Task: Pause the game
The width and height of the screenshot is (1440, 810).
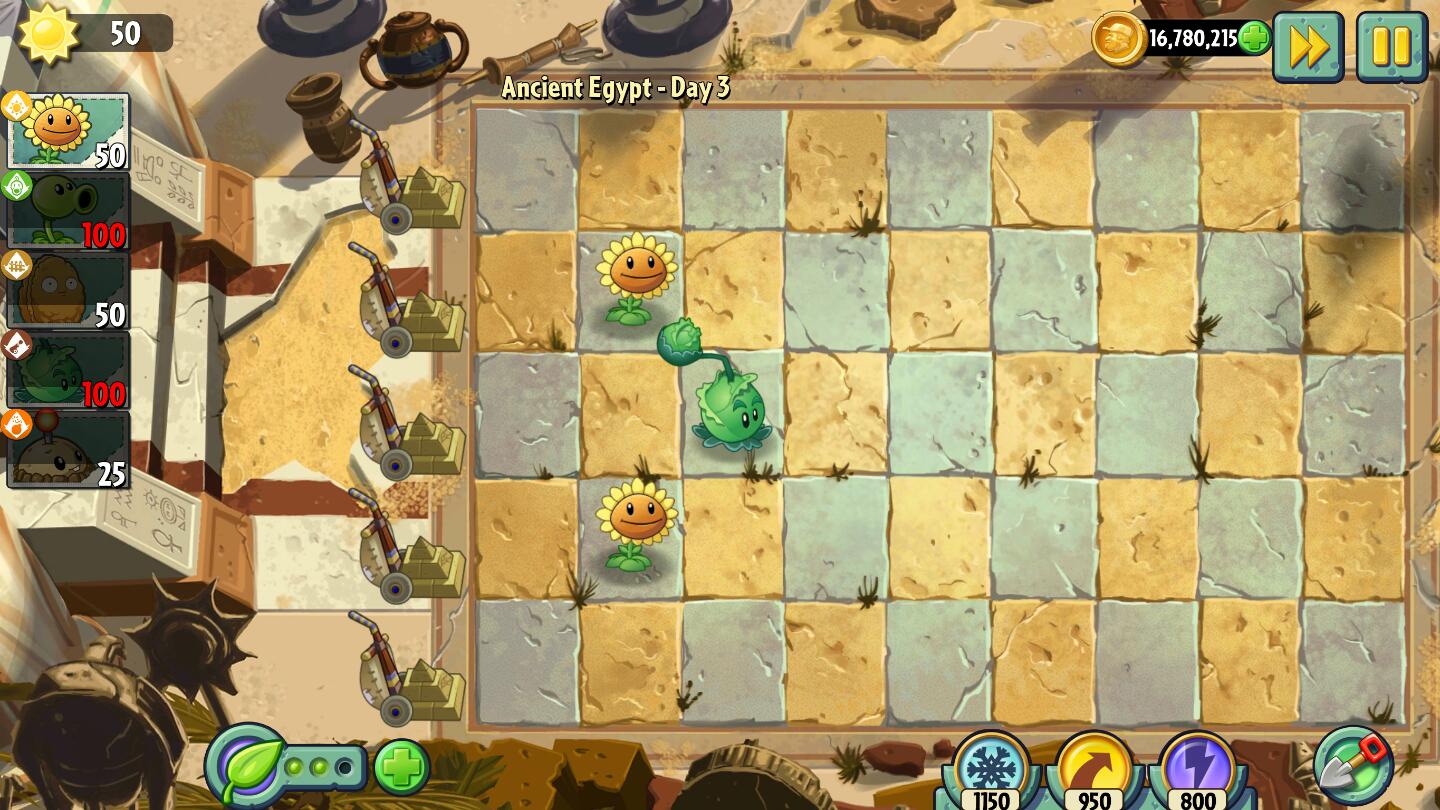Action: pos(1391,46)
